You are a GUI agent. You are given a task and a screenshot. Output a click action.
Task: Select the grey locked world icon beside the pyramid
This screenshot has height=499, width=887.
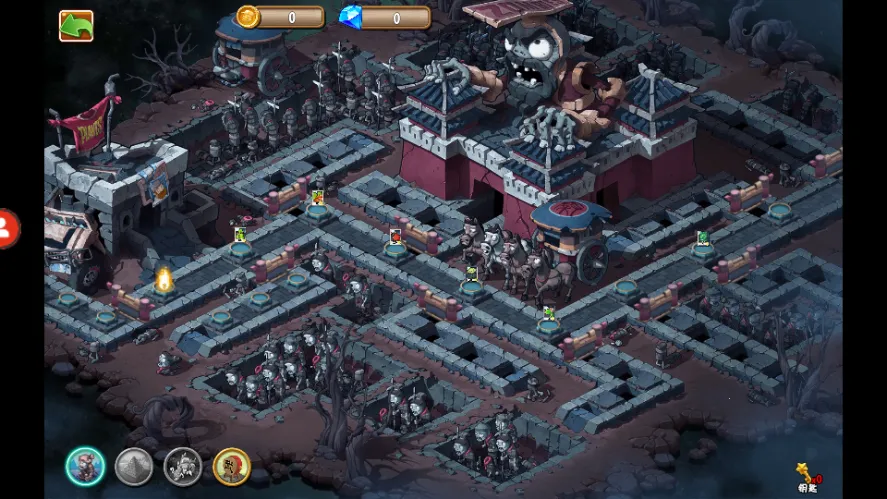coord(183,466)
